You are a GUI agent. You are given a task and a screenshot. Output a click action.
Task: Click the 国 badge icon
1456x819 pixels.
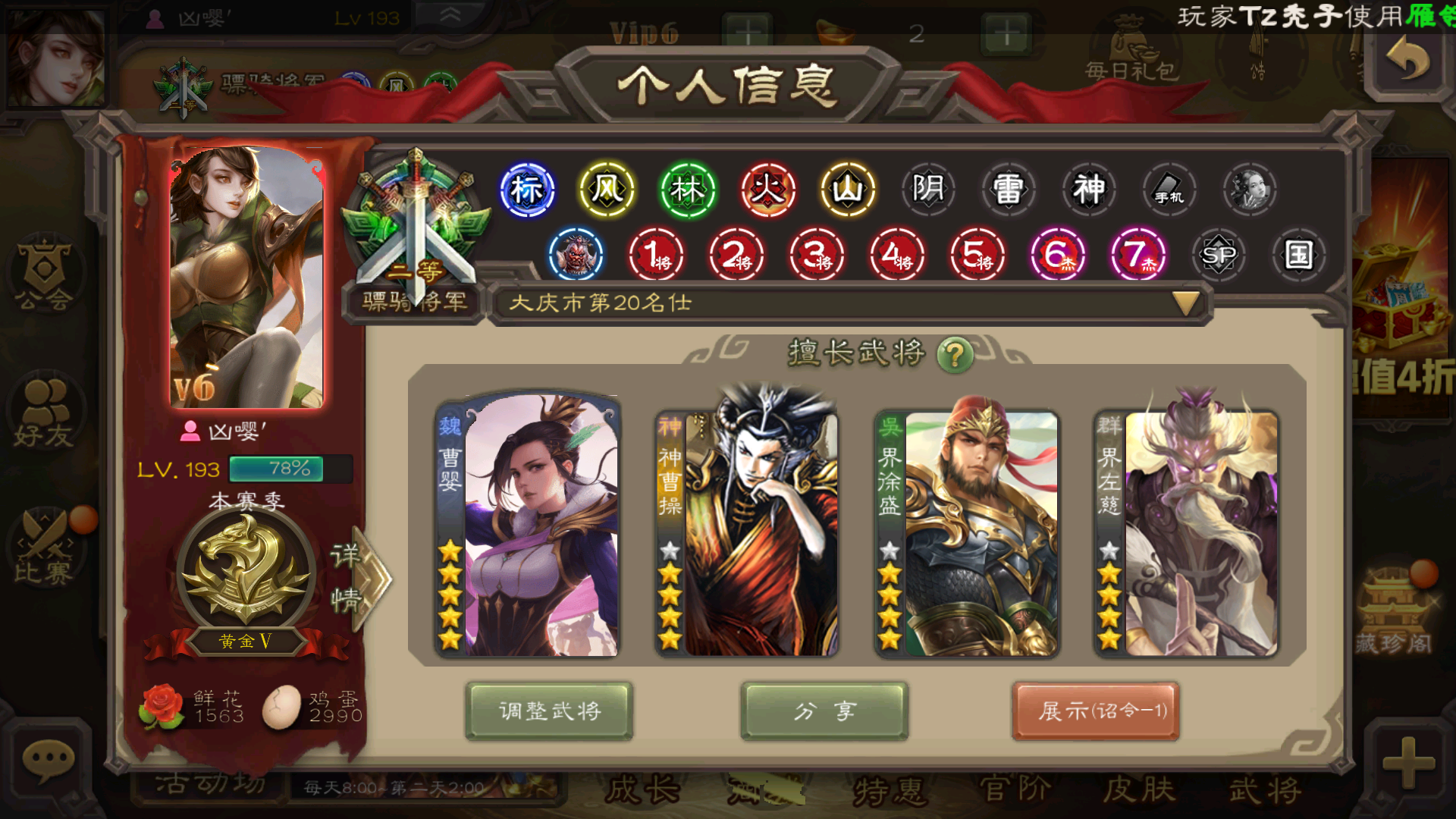pos(1298,256)
